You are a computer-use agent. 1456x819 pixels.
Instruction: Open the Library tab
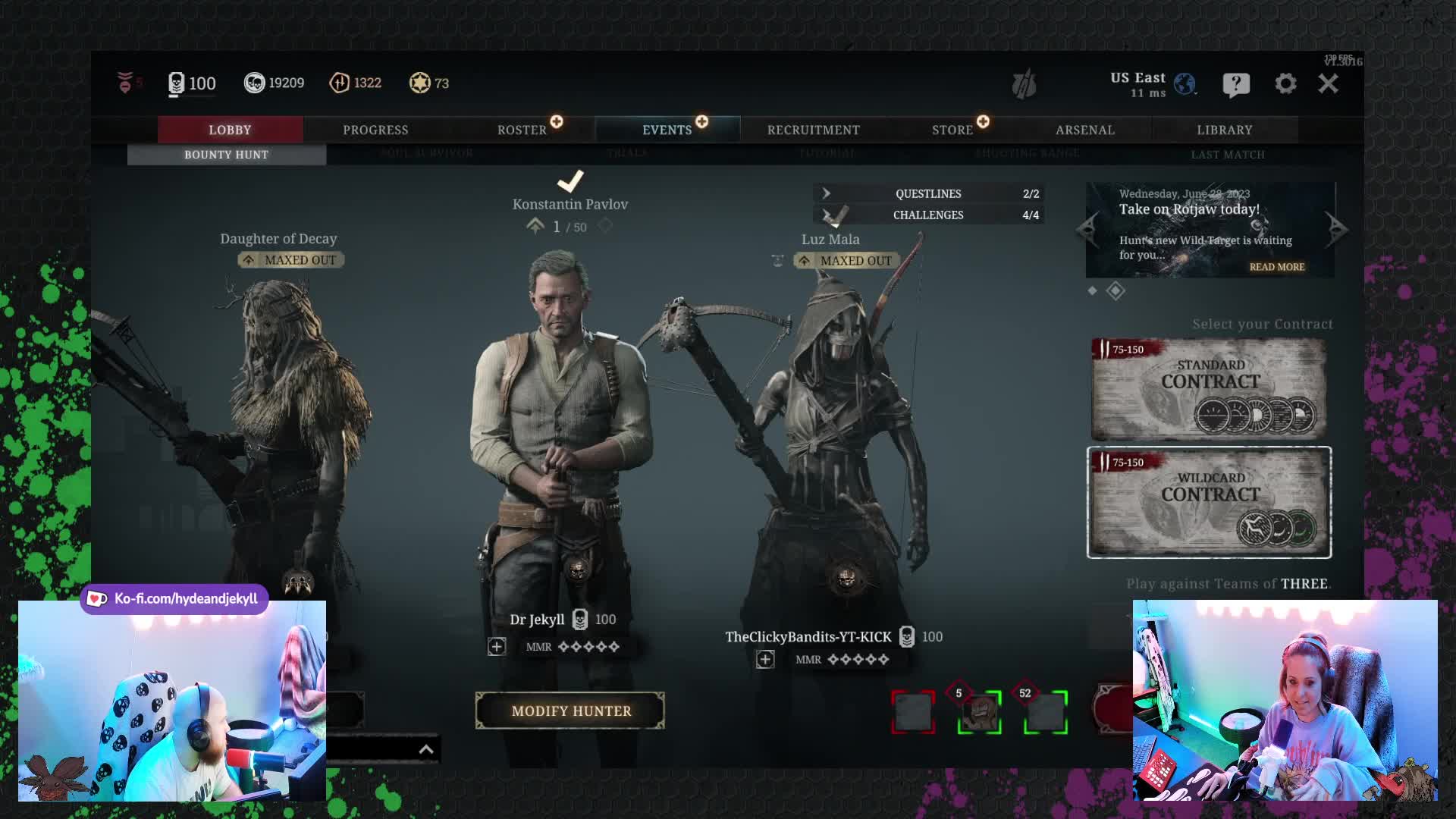1224,130
